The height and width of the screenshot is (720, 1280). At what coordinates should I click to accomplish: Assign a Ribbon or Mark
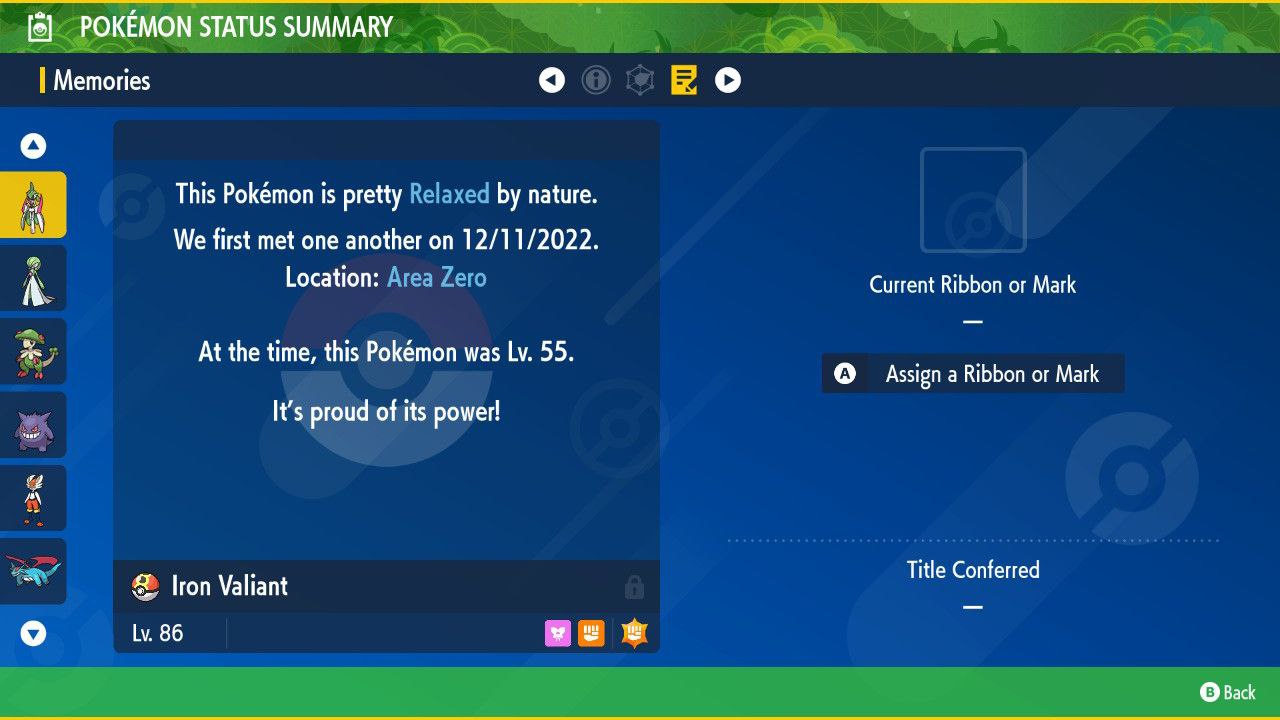[x=973, y=374]
